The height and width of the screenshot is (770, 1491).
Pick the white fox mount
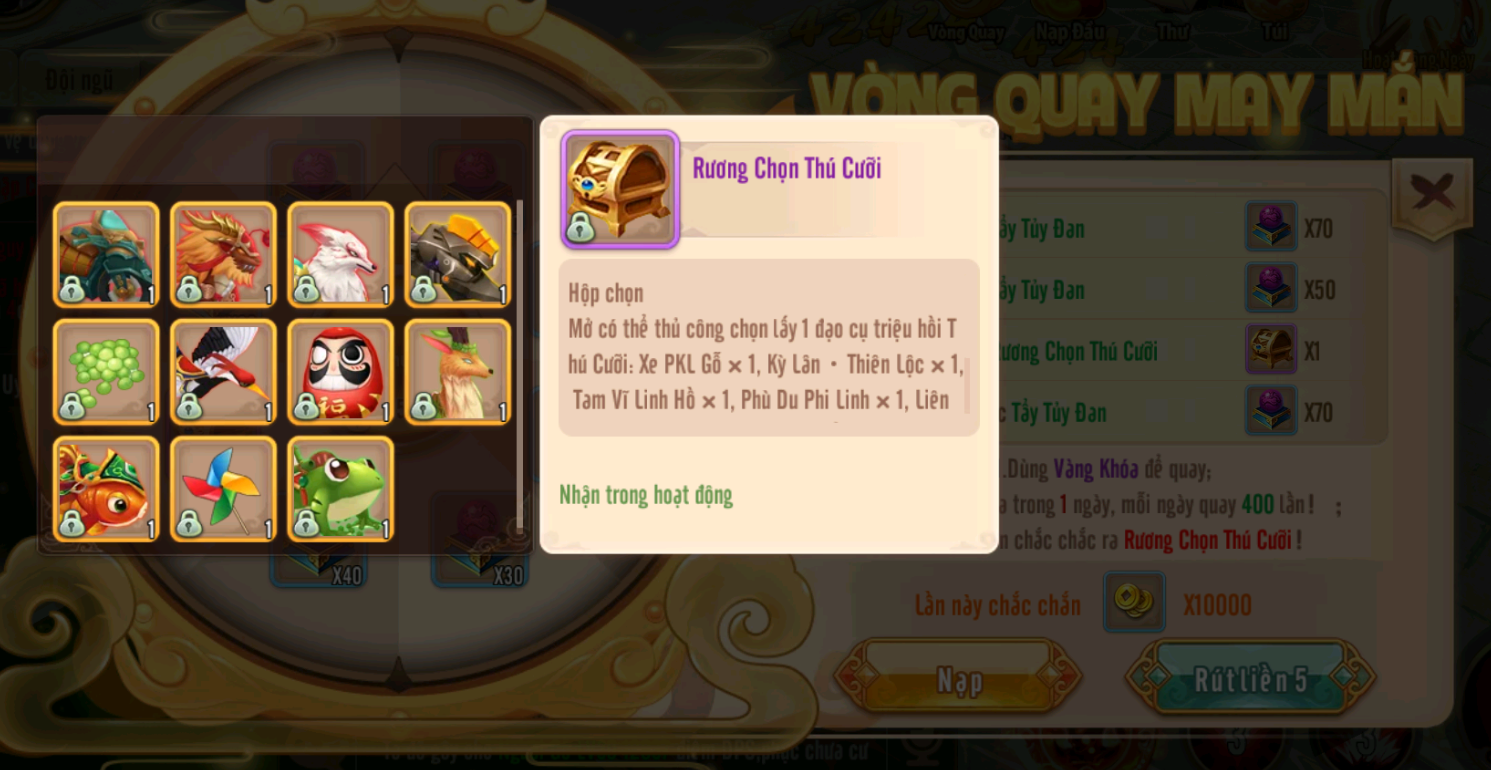tap(340, 255)
